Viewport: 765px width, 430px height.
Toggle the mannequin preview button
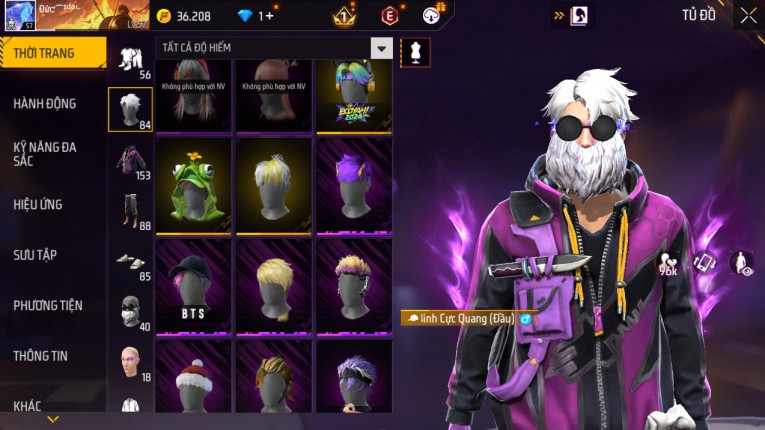coord(415,52)
